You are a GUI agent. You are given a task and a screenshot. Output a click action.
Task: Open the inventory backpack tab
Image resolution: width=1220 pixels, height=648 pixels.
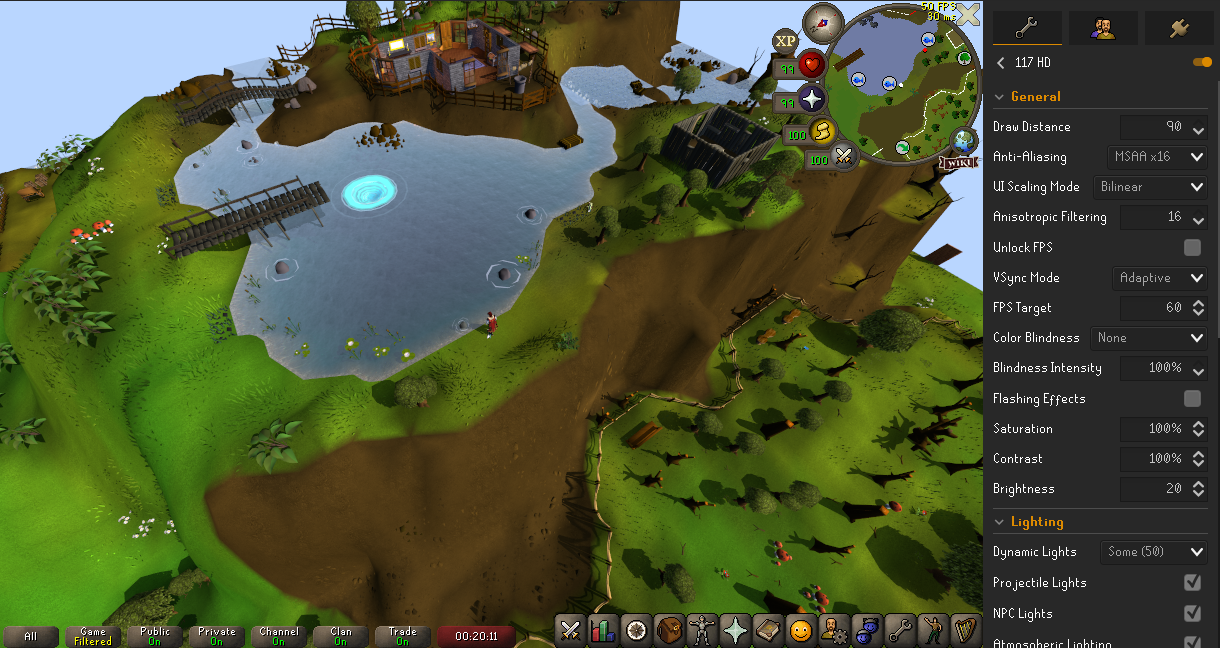click(669, 630)
